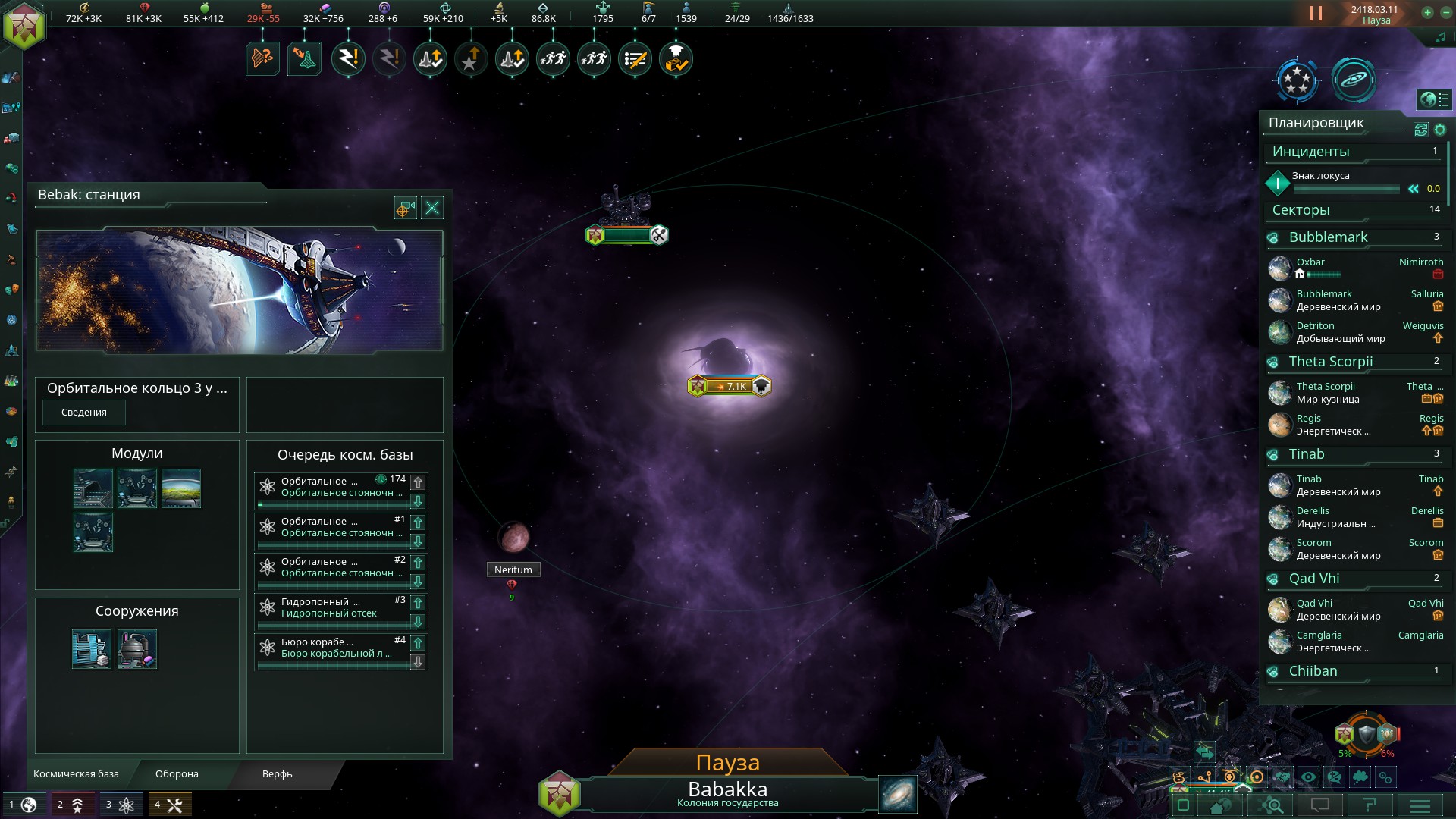Image resolution: width=1456 pixels, height=819 pixels.
Task: Toggle the game pause button
Action: 1316,14
